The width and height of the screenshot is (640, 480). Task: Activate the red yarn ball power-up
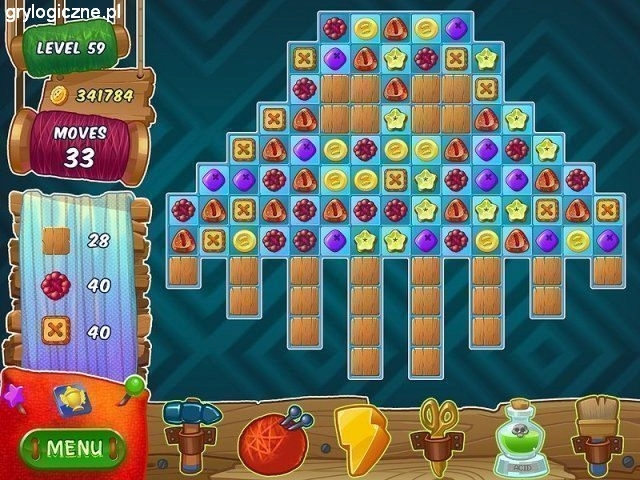click(272, 439)
